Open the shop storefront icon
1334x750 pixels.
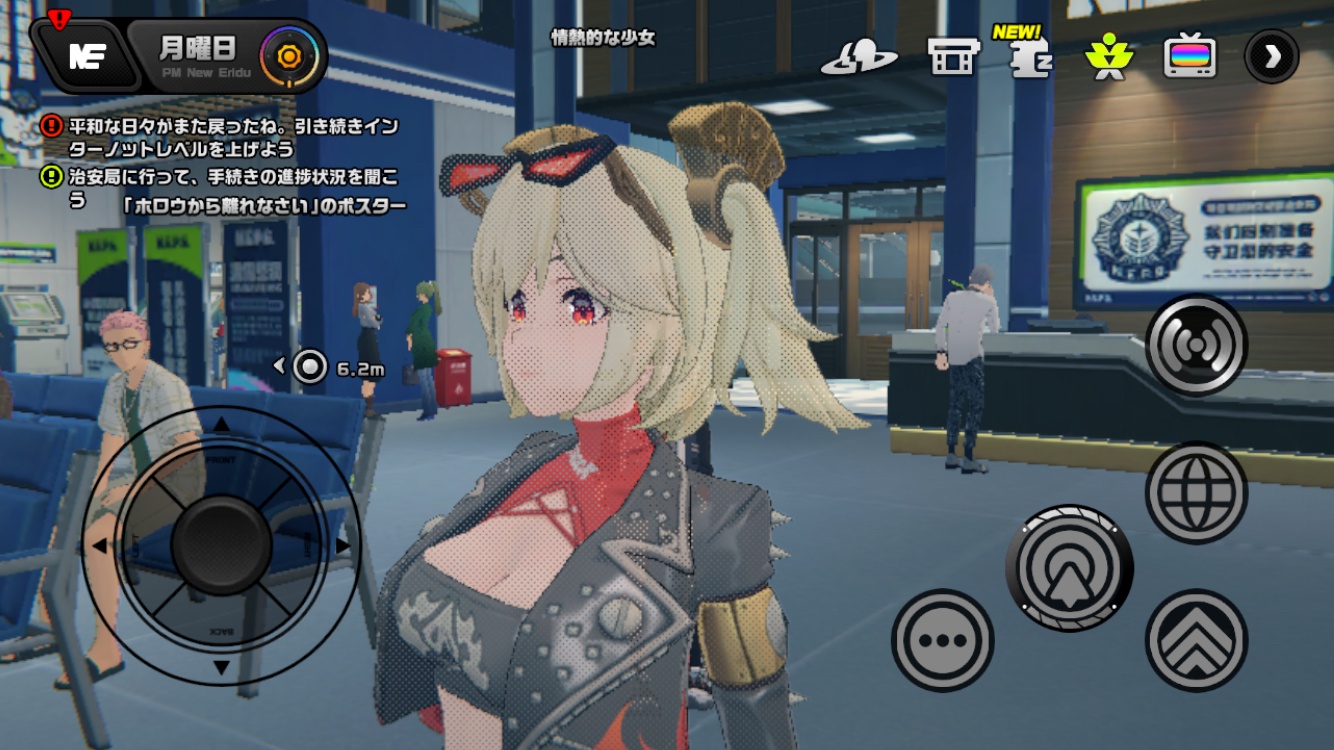pyautogui.click(x=953, y=58)
